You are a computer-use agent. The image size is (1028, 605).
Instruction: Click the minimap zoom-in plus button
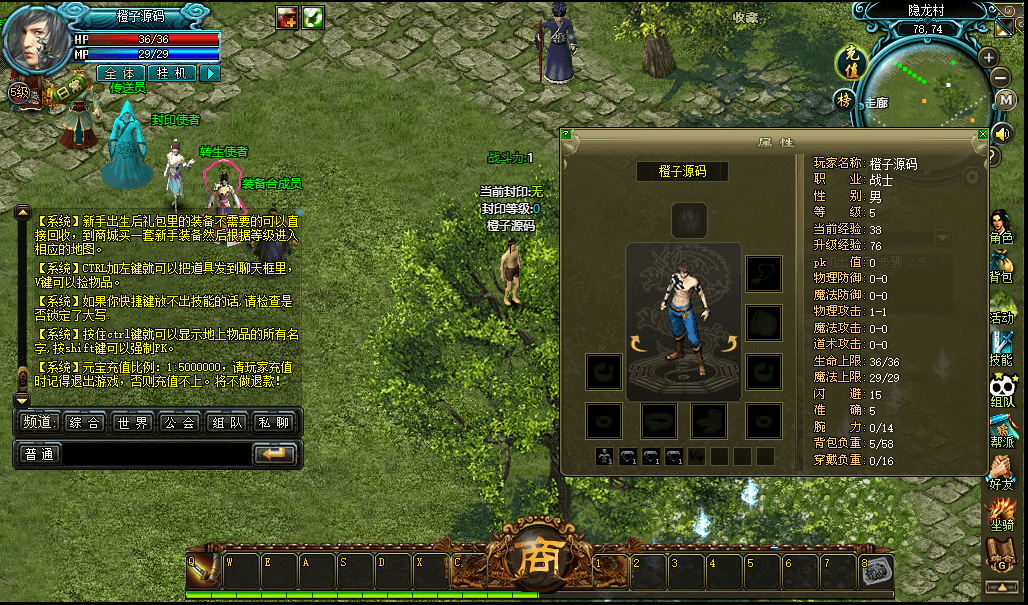(989, 57)
